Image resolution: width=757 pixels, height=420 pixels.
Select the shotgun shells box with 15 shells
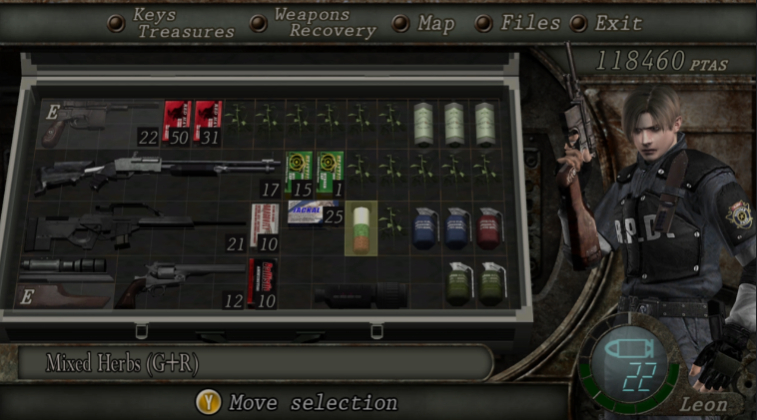point(299,172)
